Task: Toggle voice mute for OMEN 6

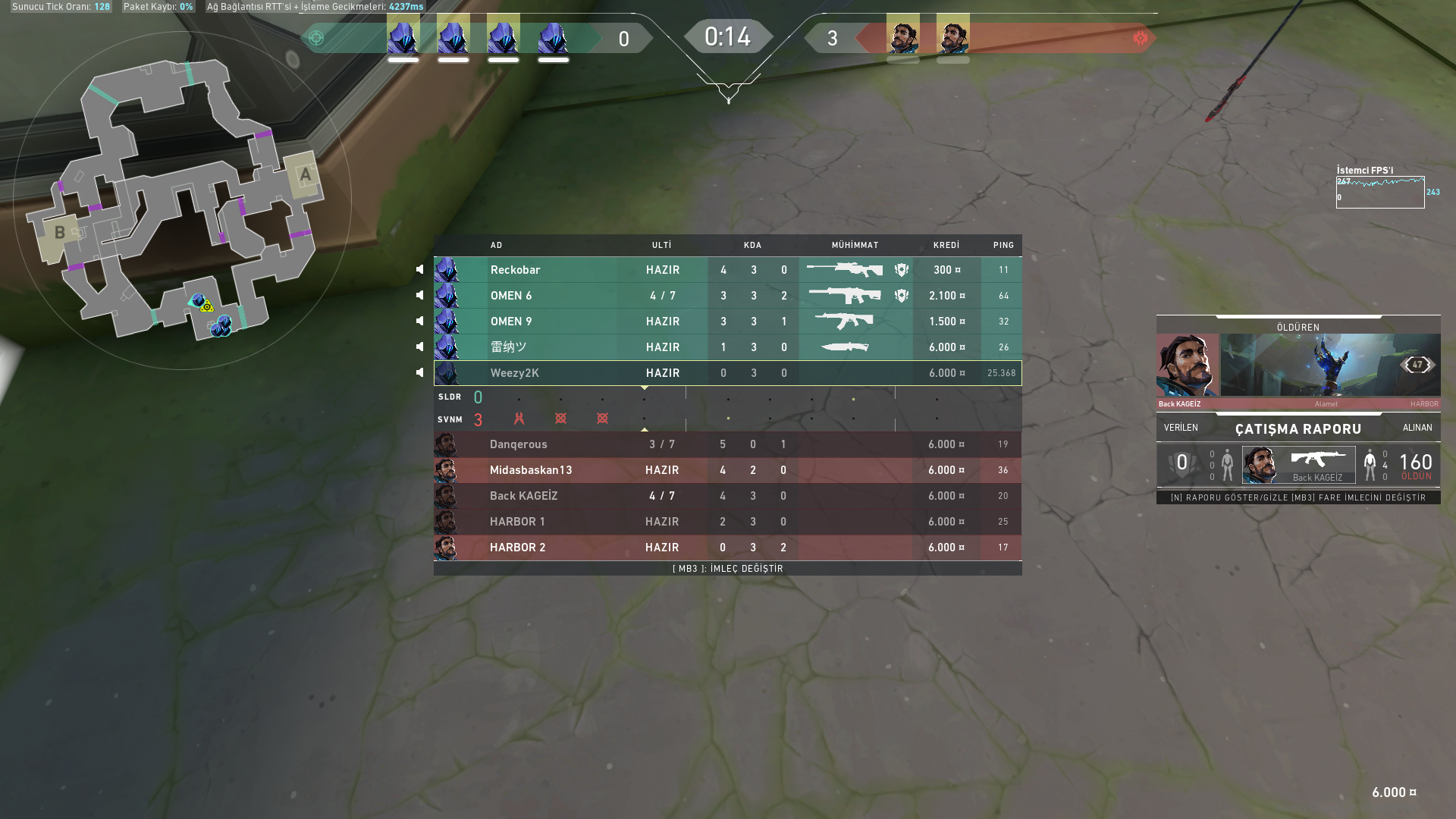Action: click(x=420, y=296)
